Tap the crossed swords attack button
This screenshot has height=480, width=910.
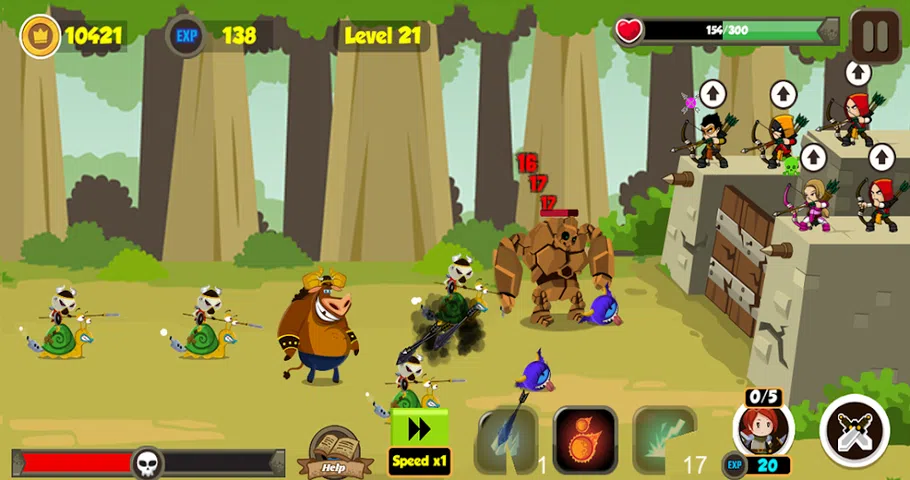point(854,430)
